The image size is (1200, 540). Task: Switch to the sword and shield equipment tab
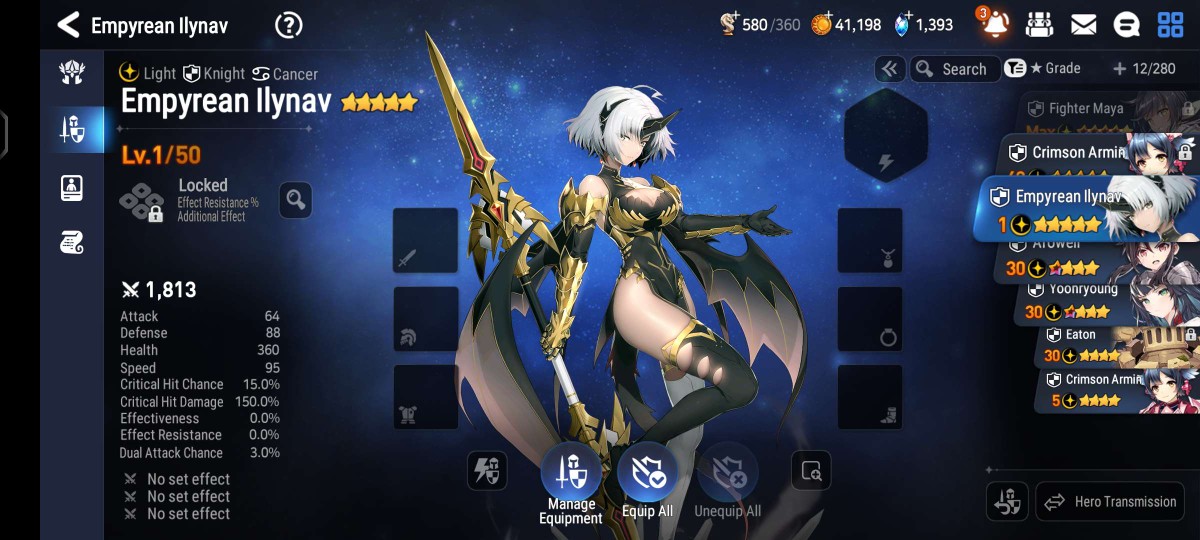click(x=72, y=129)
